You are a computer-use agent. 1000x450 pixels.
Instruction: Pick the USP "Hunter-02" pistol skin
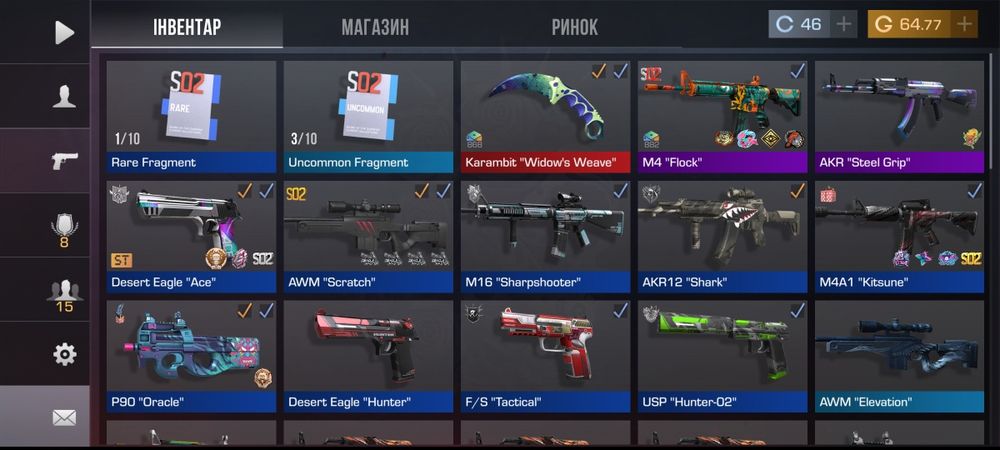(x=722, y=356)
